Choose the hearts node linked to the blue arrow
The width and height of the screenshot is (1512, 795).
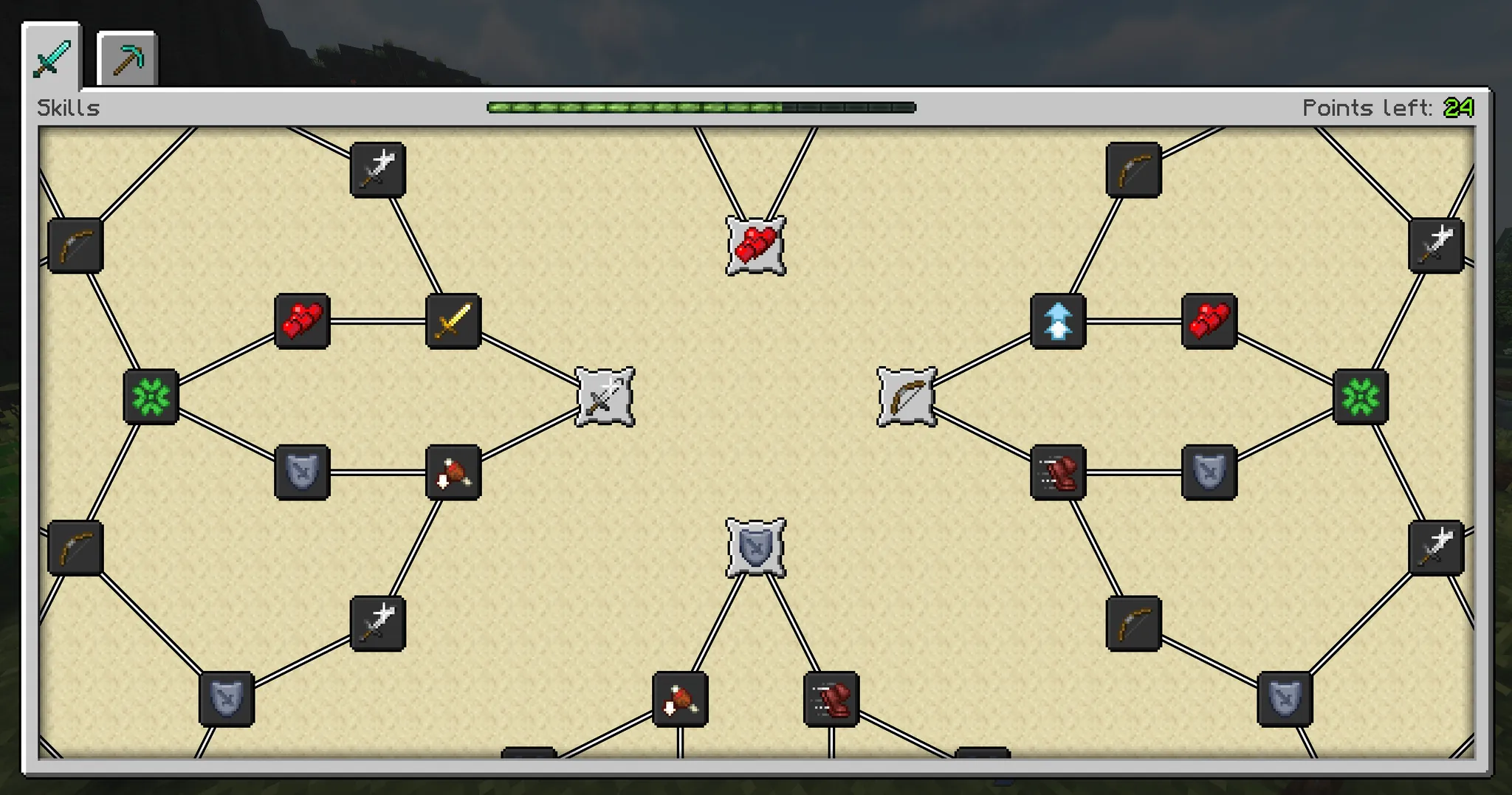coord(1209,321)
